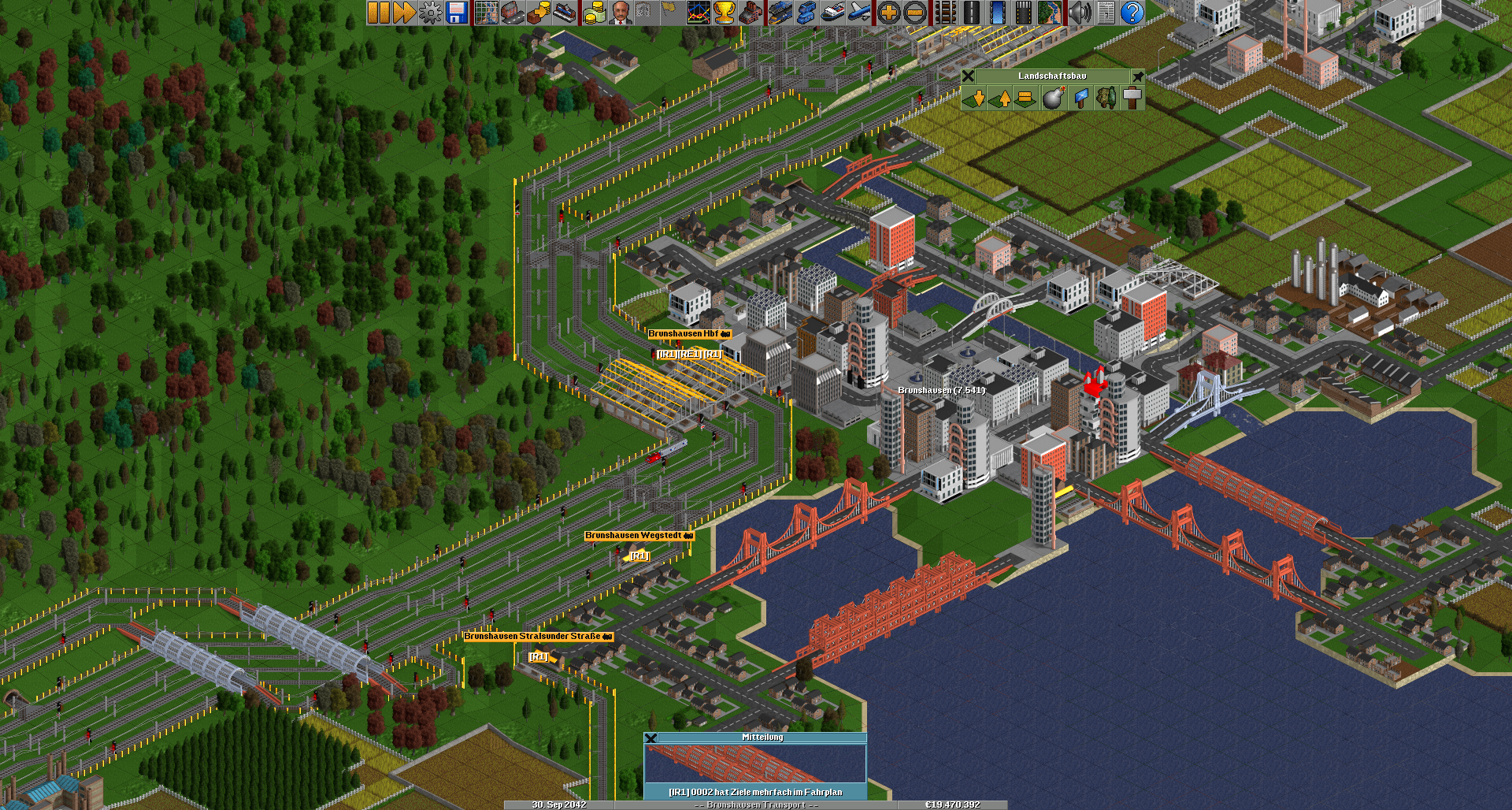Show the graphs menu with the line chart

pyautogui.click(x=698, y=13)
